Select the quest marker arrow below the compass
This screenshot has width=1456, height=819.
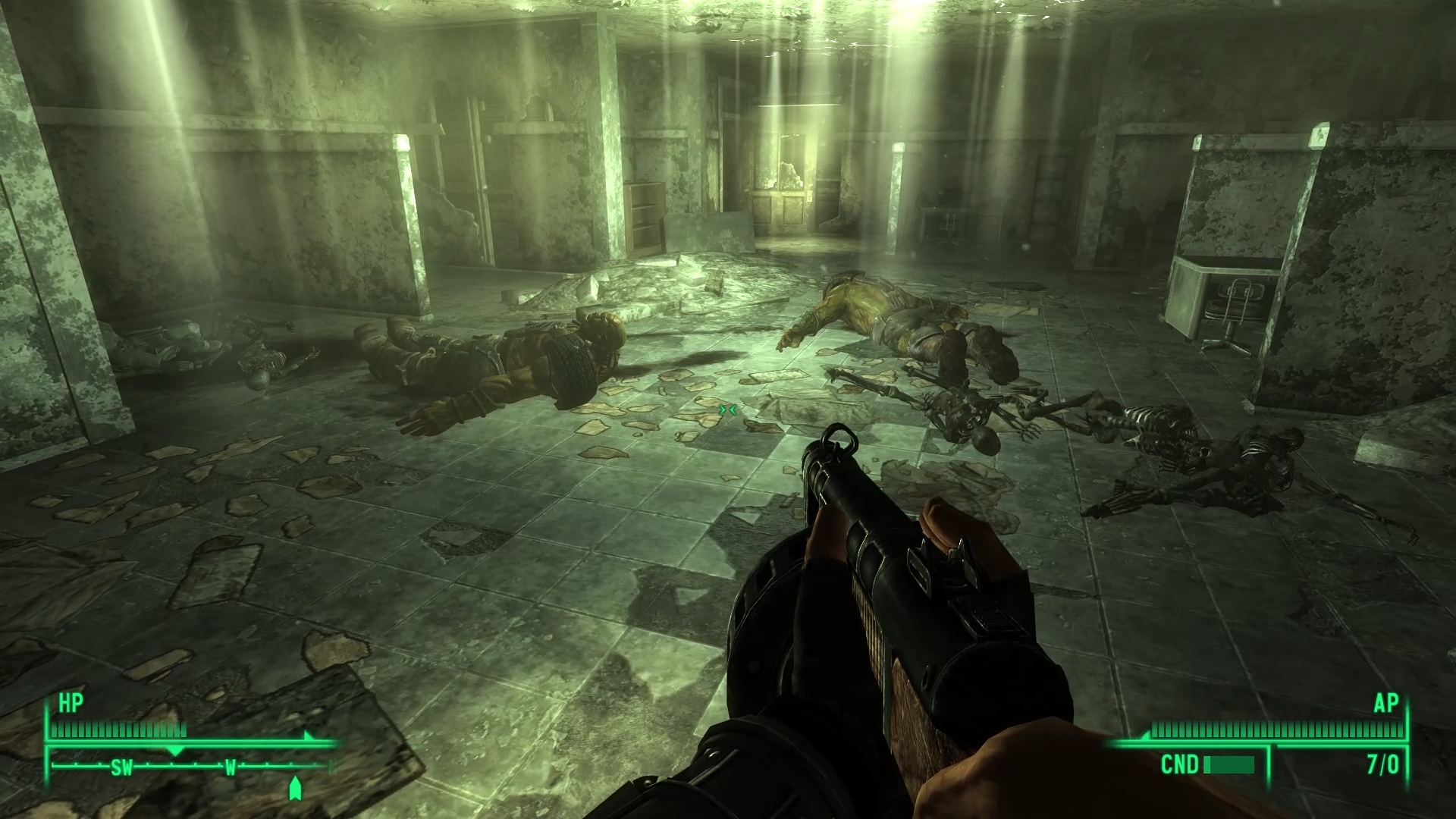pyautogui.click(x=295, y=788)
